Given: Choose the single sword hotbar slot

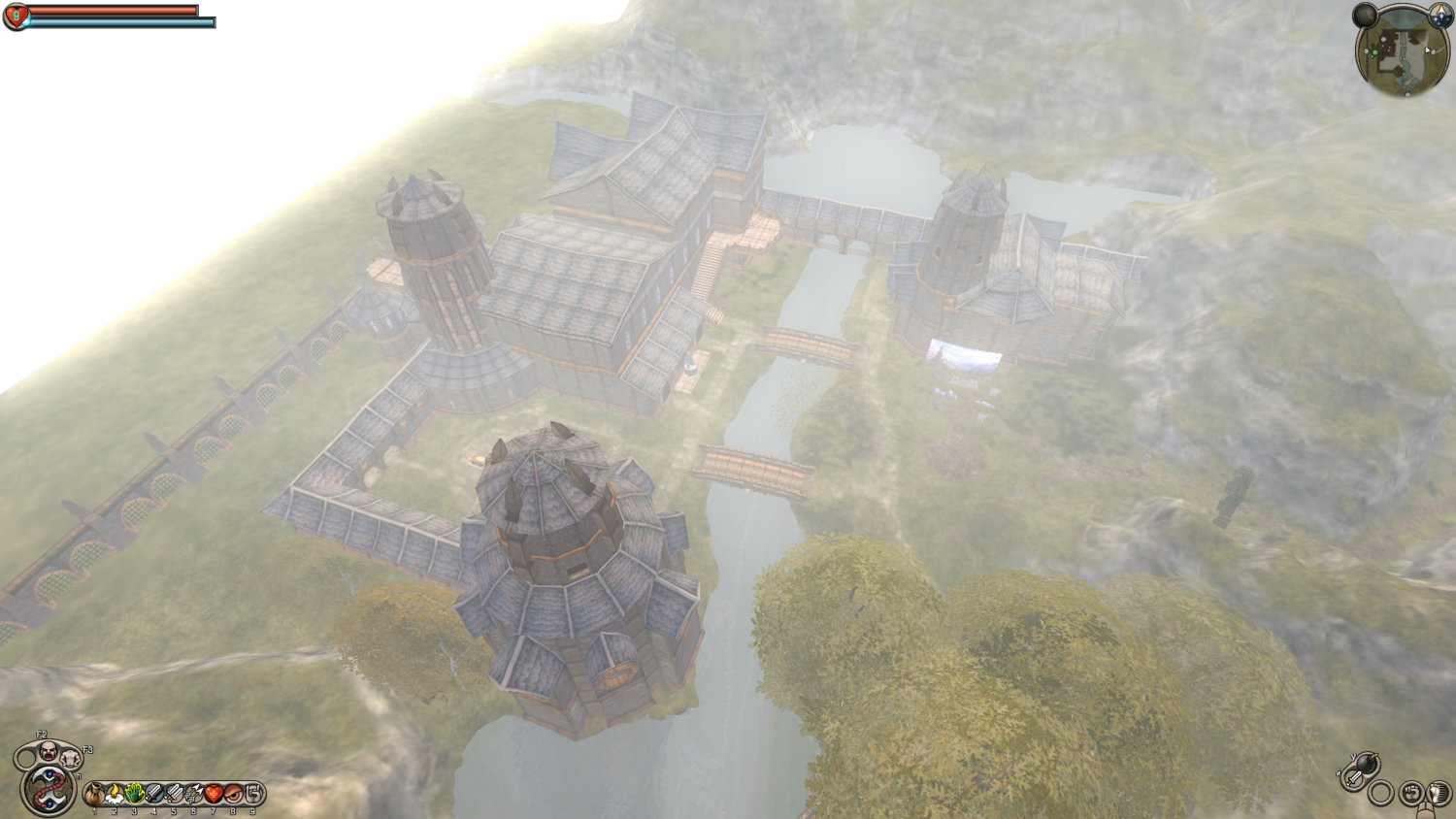Looking at the screenshot, I should click(x=154, y=795).
